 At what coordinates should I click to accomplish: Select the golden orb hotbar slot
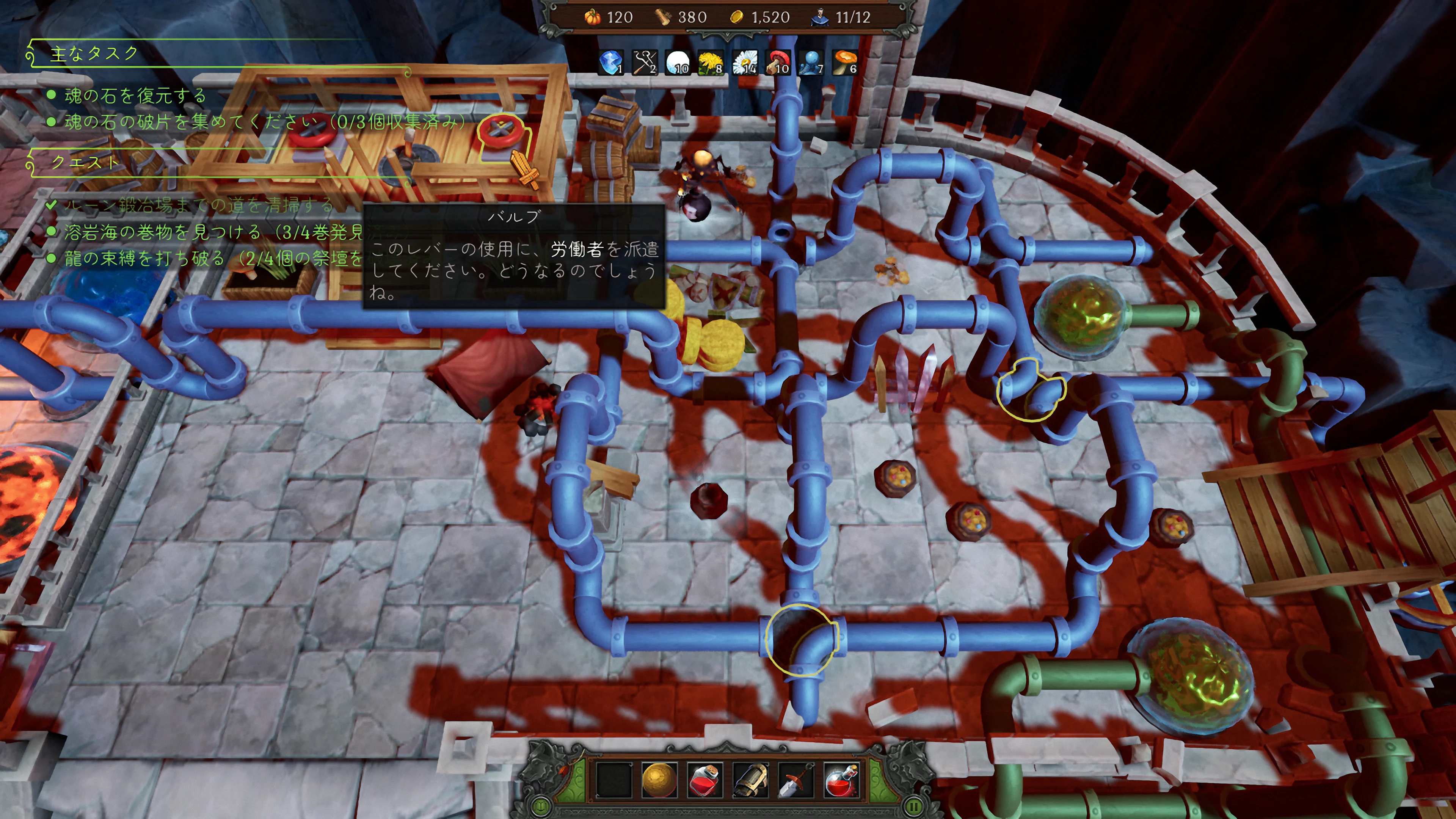pyautogui.click(x=659, y=780)
